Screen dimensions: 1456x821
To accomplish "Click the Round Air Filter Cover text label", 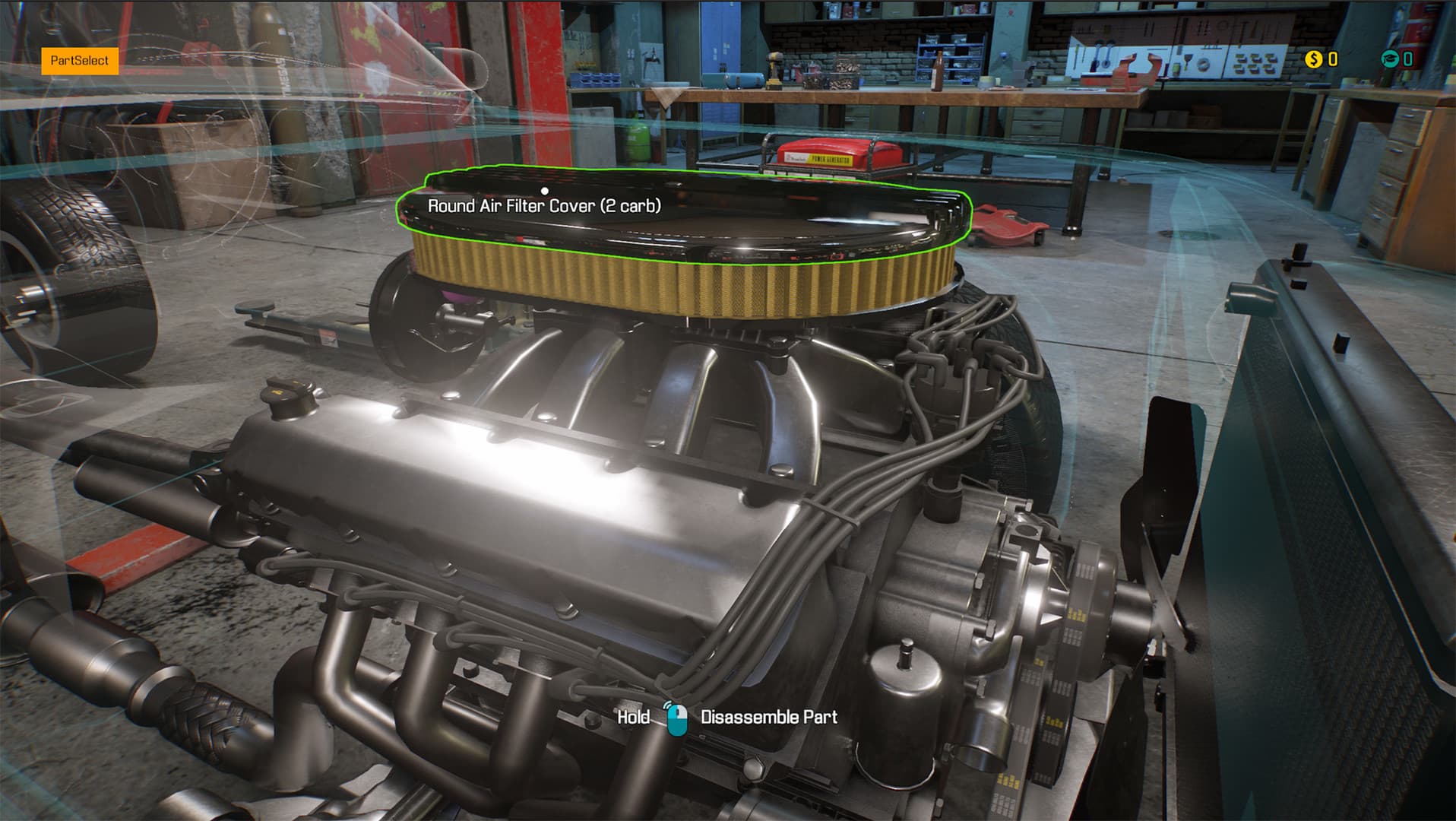I will point(544,204).
